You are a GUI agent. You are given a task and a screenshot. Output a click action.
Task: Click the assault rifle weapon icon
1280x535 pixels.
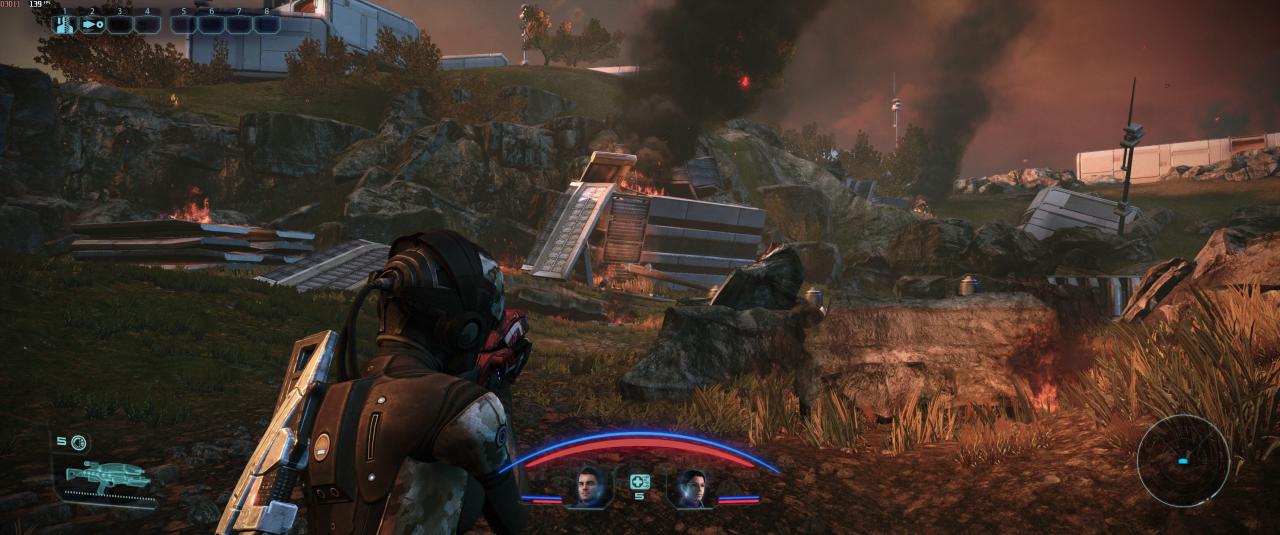[x=108, y=477]
